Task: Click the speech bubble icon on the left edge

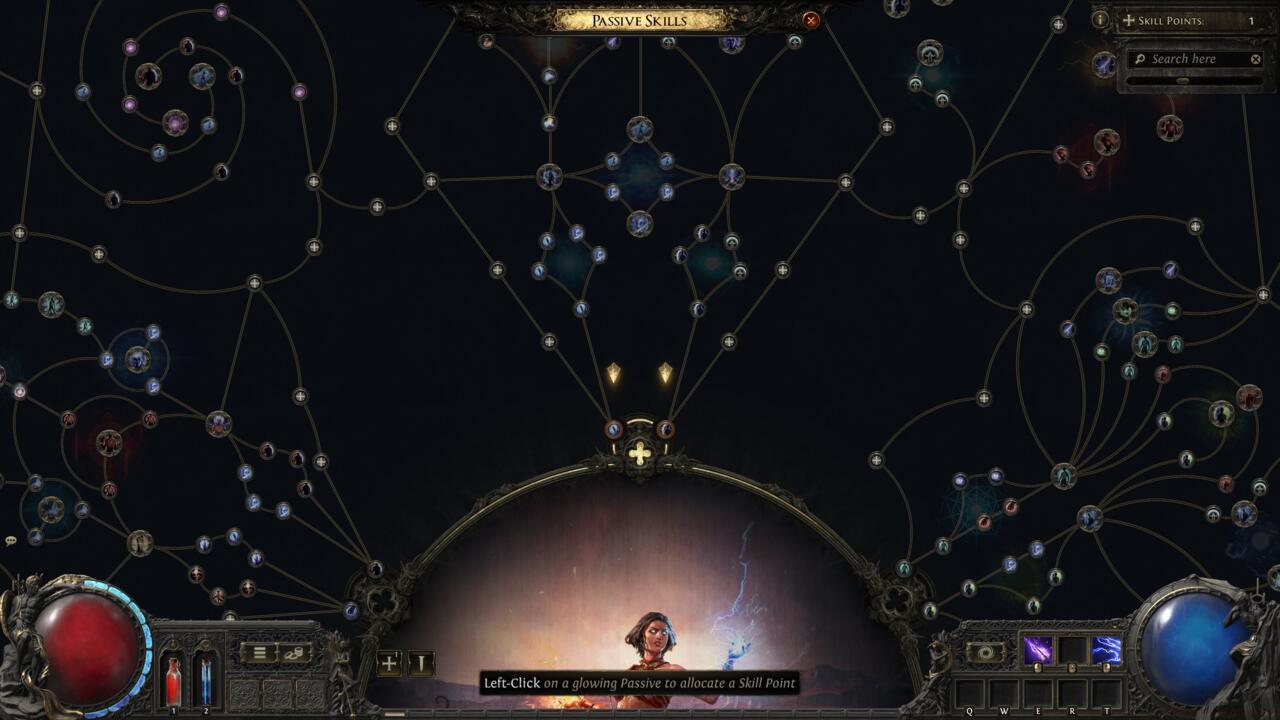Action: point(11,538)
